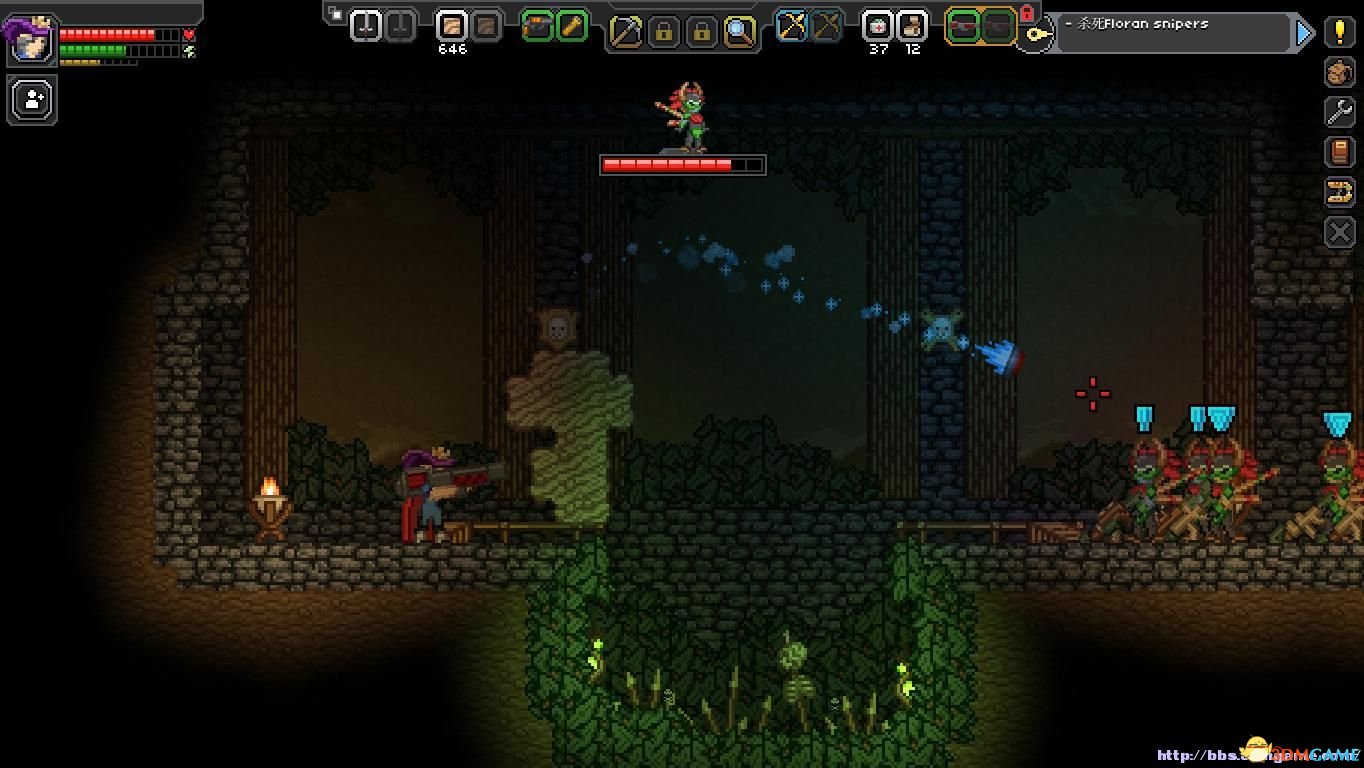The width and height of the screenshot is (1364, 768).
Task: Select the wood block slot with 646
Action: (x=452, y=26)
